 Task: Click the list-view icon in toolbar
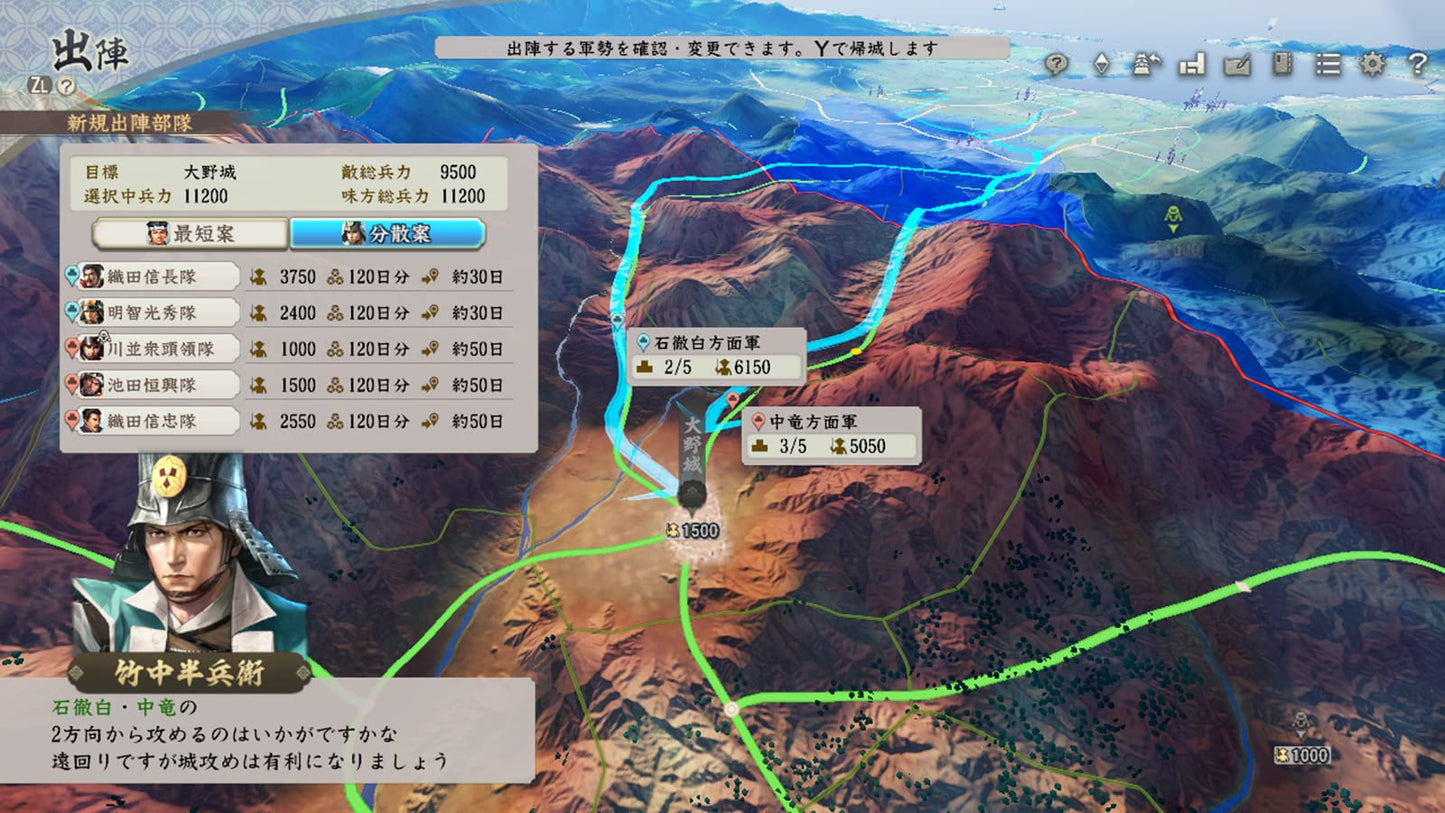point(1328,65)
